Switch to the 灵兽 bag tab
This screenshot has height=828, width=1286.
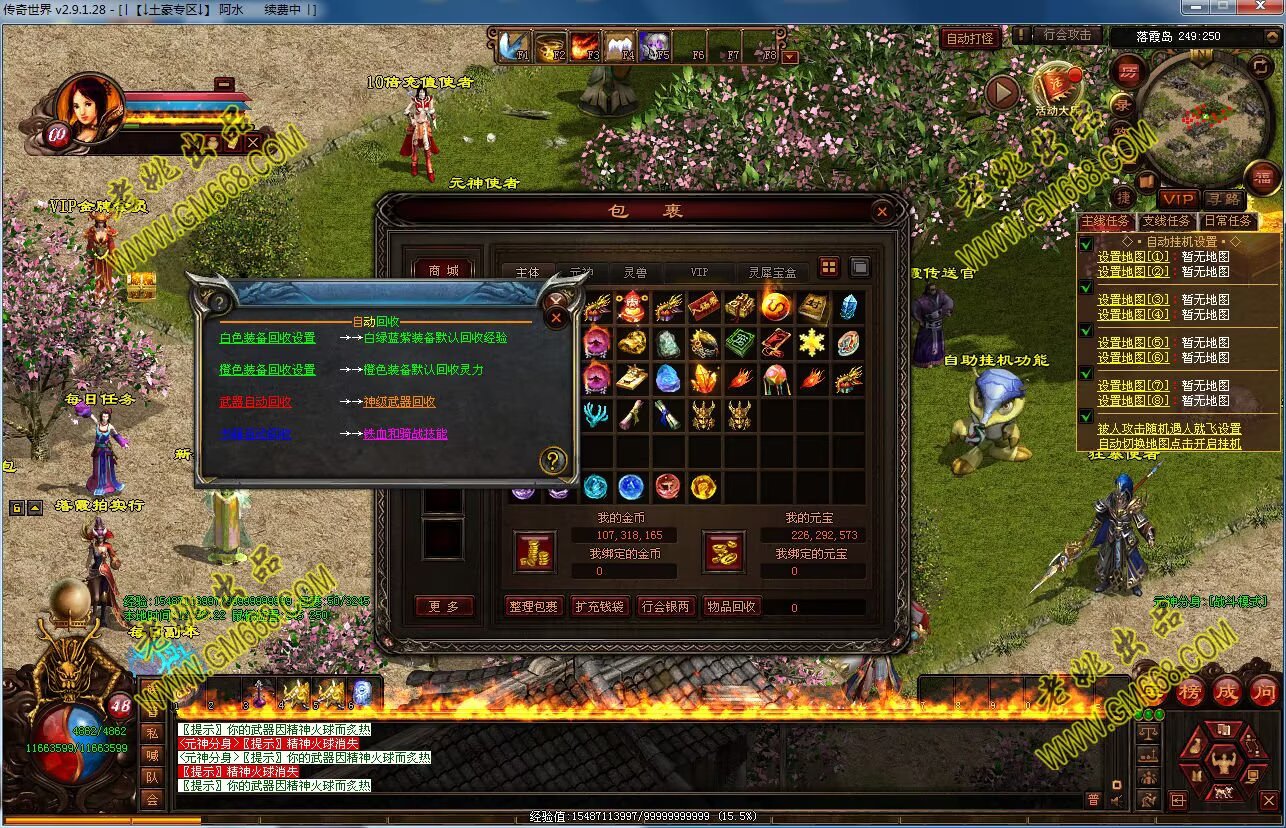(635, 272)
